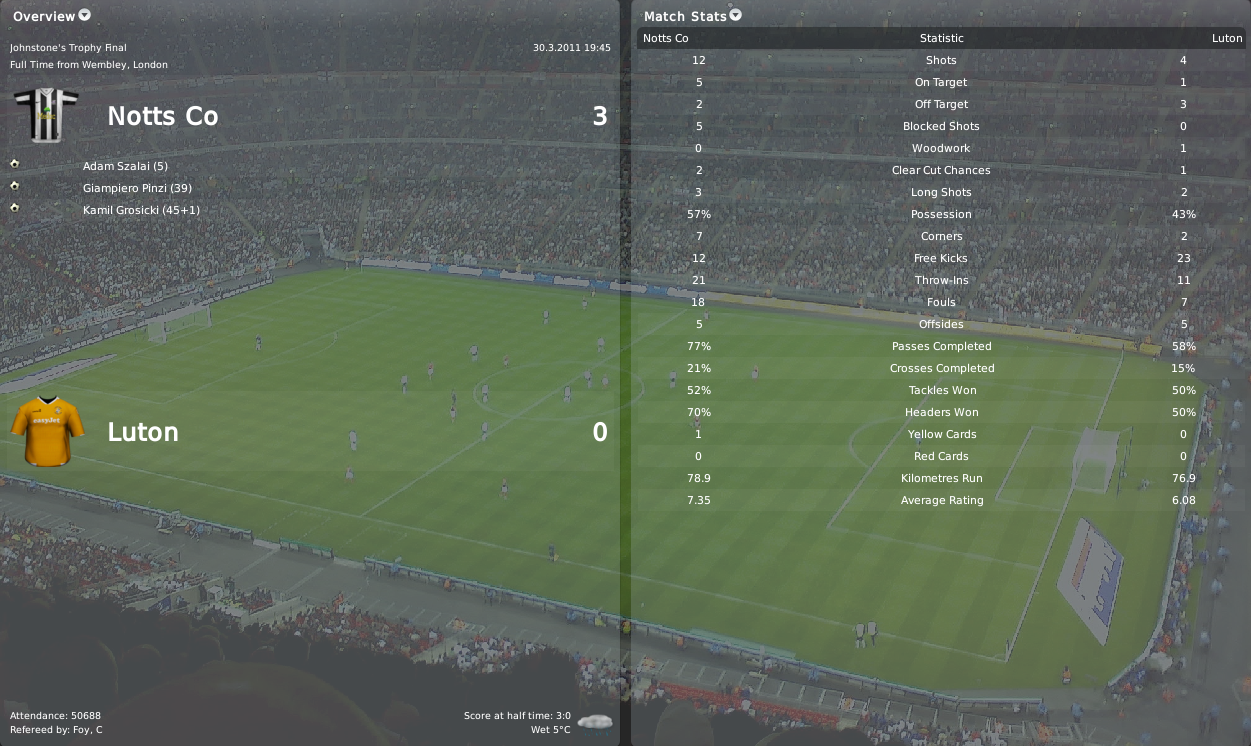Open scorer Giampiero Pinzi's profile
1251x746 pixels.
point(137,188)
